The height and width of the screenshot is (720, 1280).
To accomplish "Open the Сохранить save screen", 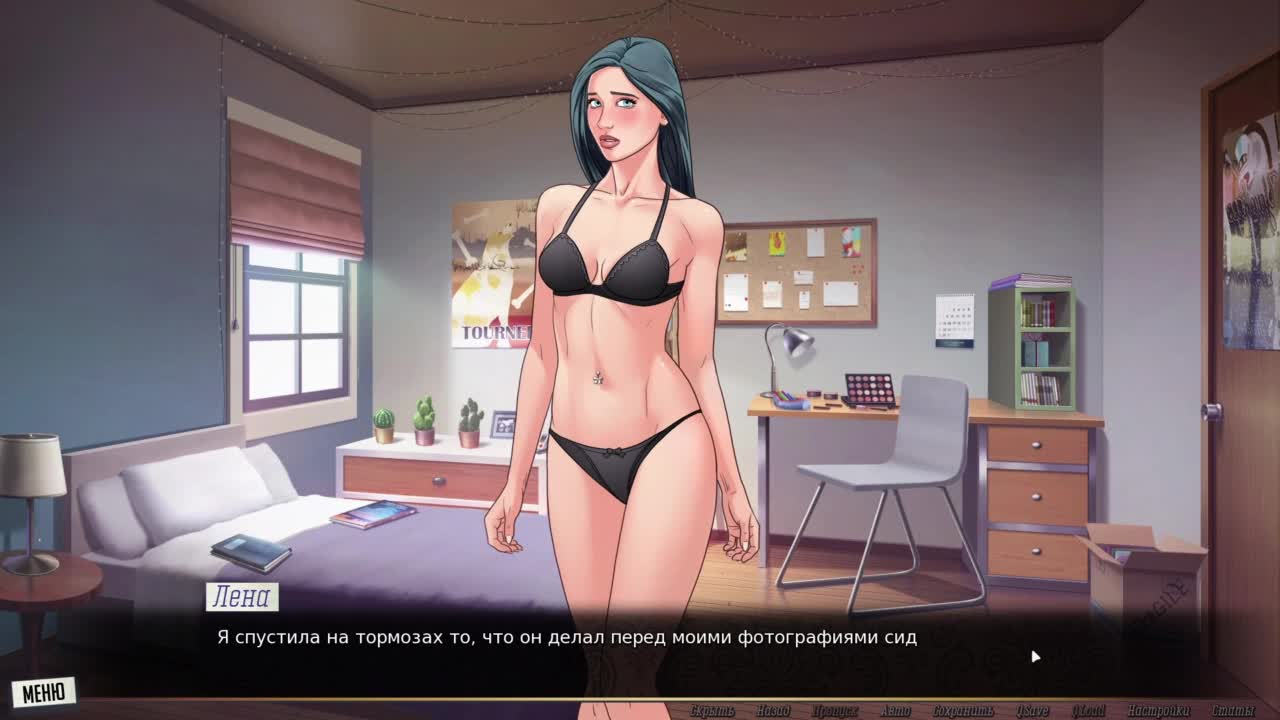I will pos(962,711).
